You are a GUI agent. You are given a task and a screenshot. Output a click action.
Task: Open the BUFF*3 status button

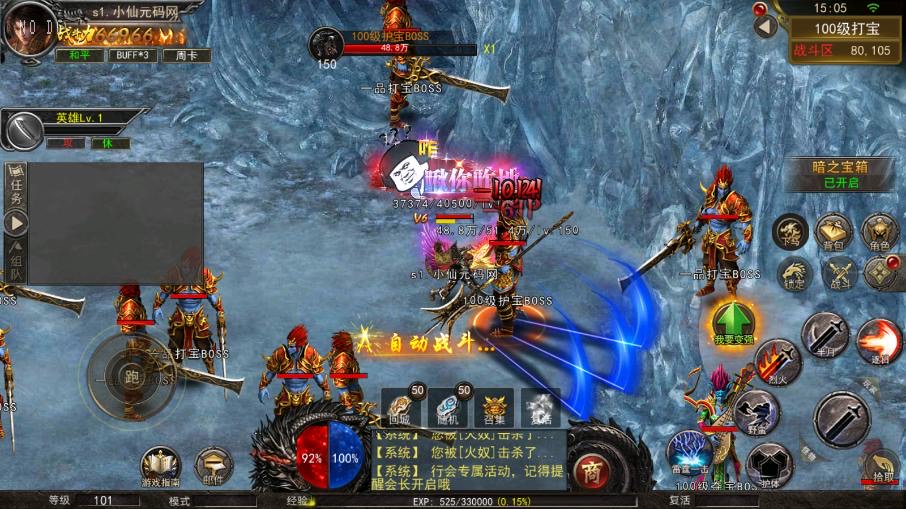(132, 55)
